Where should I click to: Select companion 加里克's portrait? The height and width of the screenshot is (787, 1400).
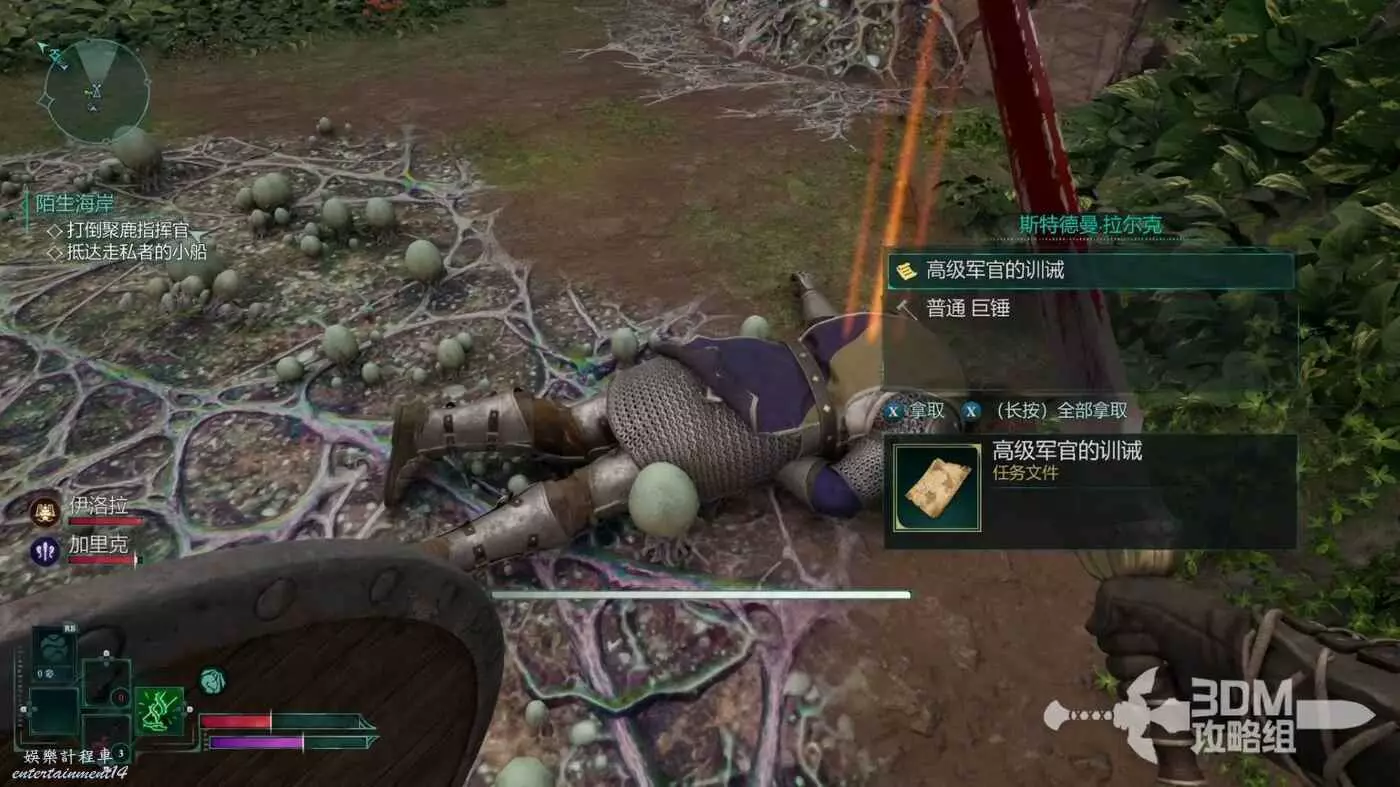click(45, 551)
